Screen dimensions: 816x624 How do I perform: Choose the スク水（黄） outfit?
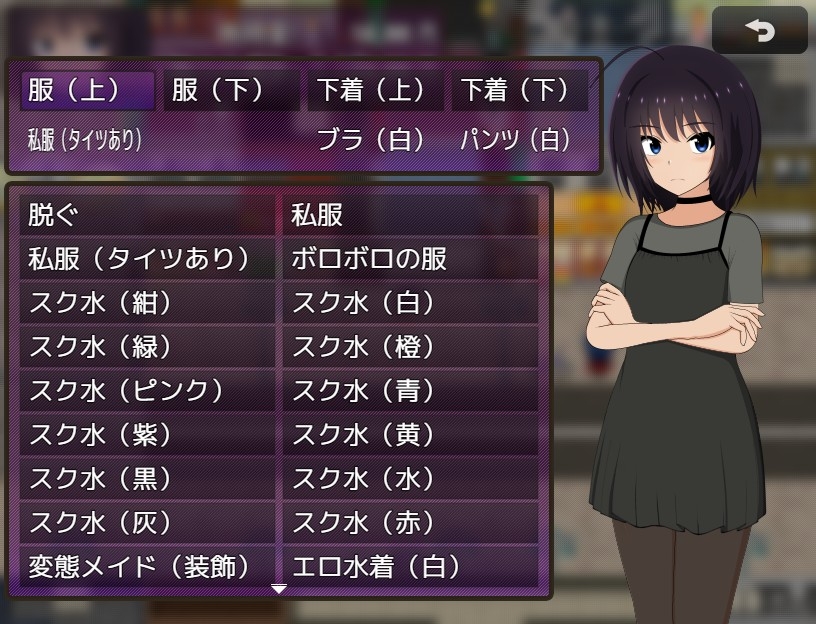point(410,435)
